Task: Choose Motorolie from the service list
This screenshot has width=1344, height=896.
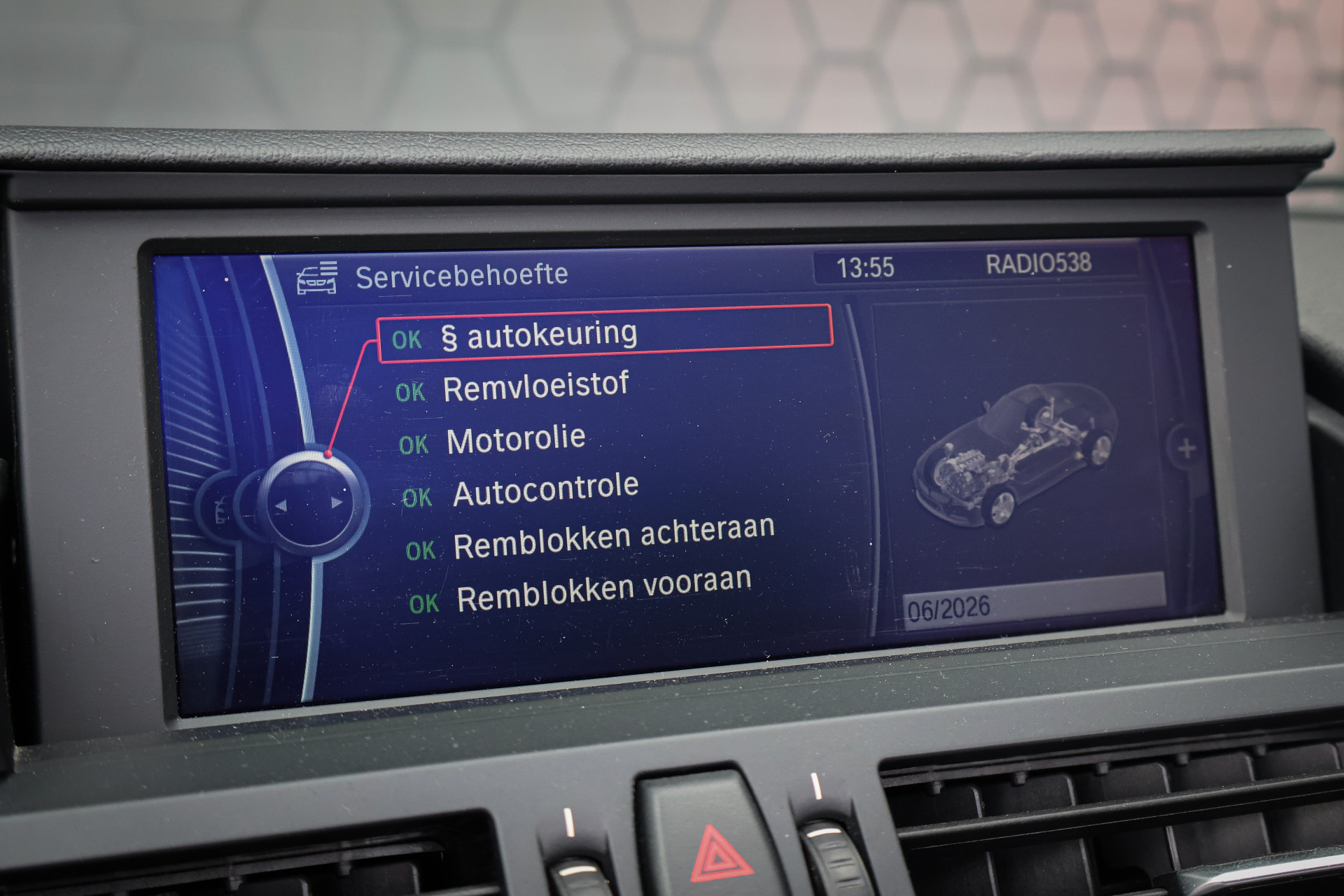Action: [x=516, y=440]
